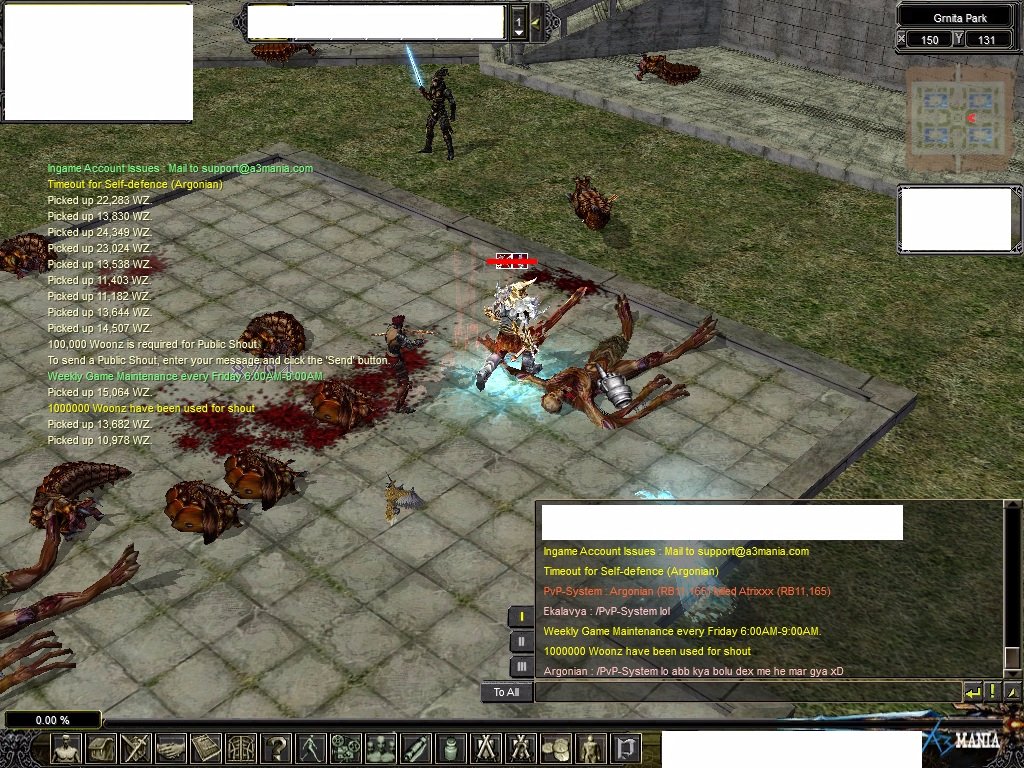Open the book icon in toolbar
This screenshot has width=1024, height=768.
pos(206,748)
